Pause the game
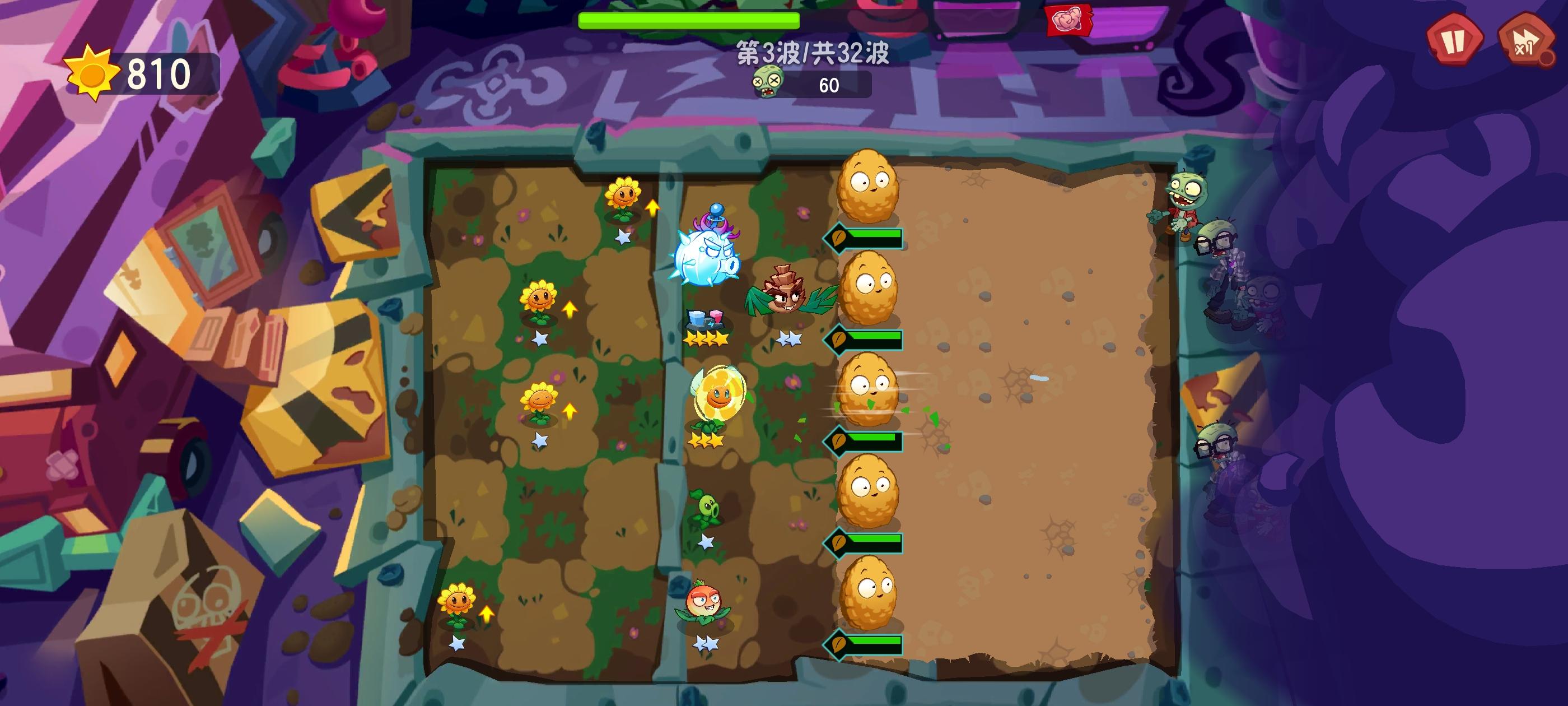Image resolution: width=1568 pixels, height=706 pixels. (x=1455, y=41)
